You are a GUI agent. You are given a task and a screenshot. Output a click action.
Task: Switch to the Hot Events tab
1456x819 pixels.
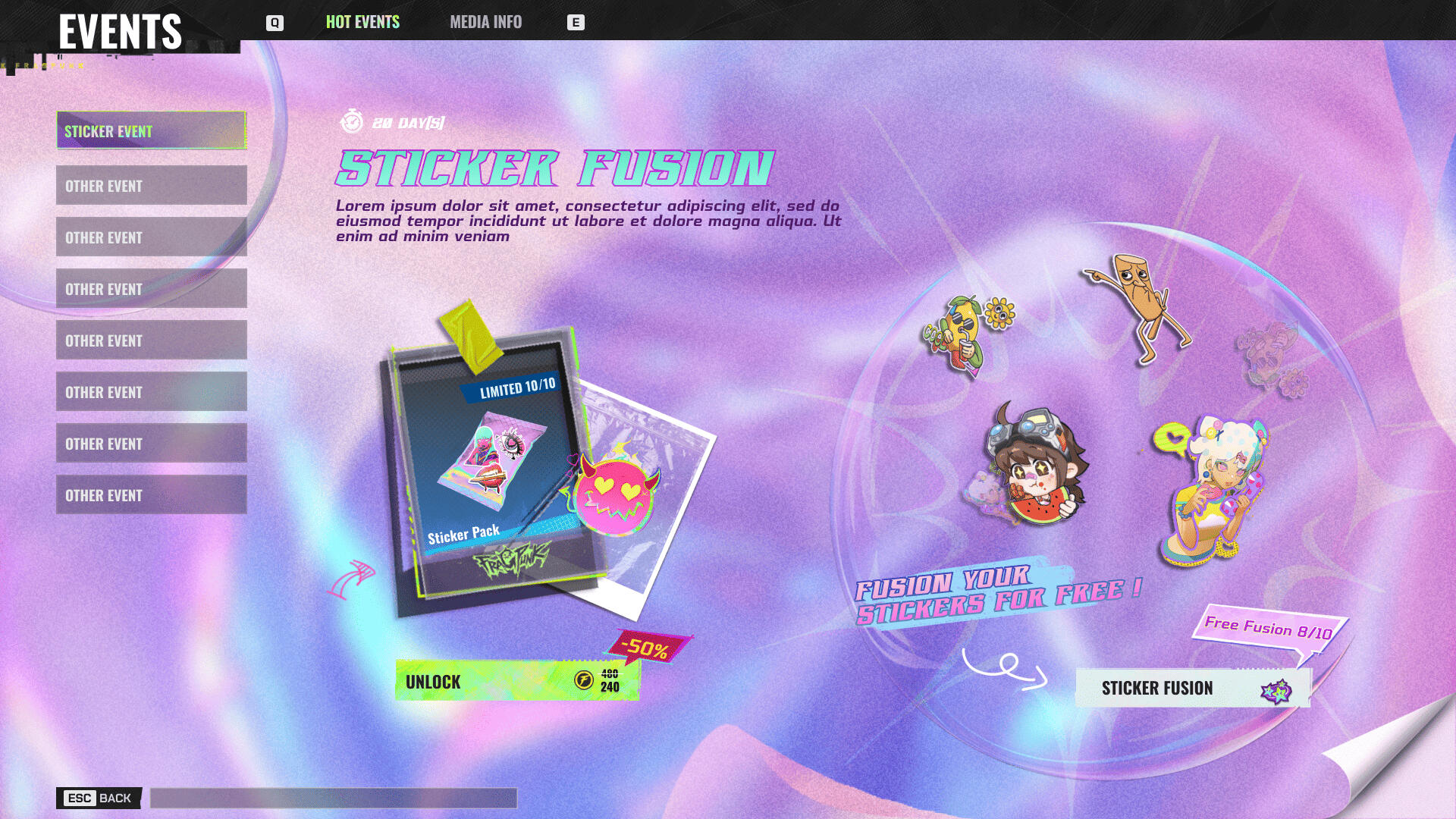(362, 22)
